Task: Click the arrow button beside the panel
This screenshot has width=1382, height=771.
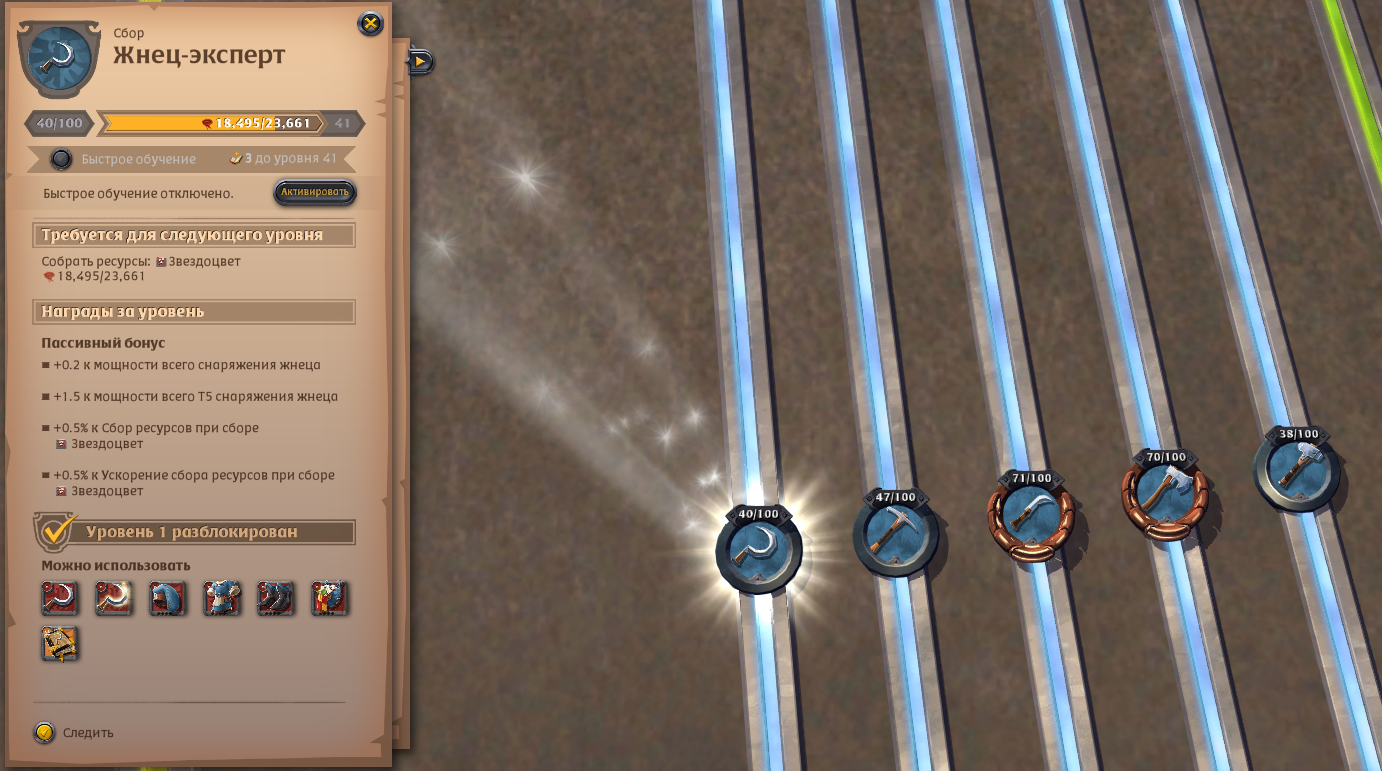Action: [420, 62]
